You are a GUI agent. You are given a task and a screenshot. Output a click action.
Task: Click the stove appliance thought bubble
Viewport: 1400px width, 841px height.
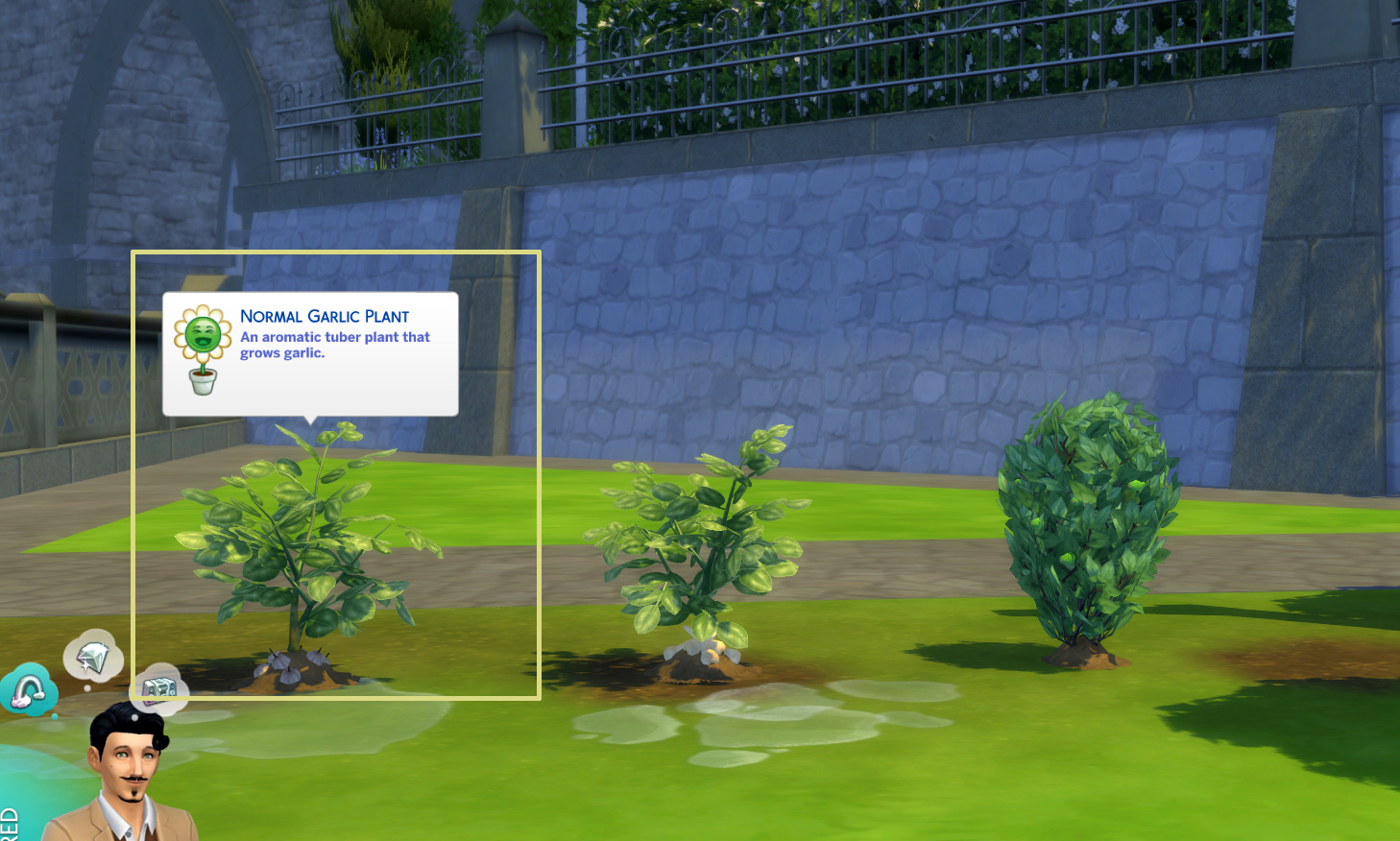tap(159, 689)
